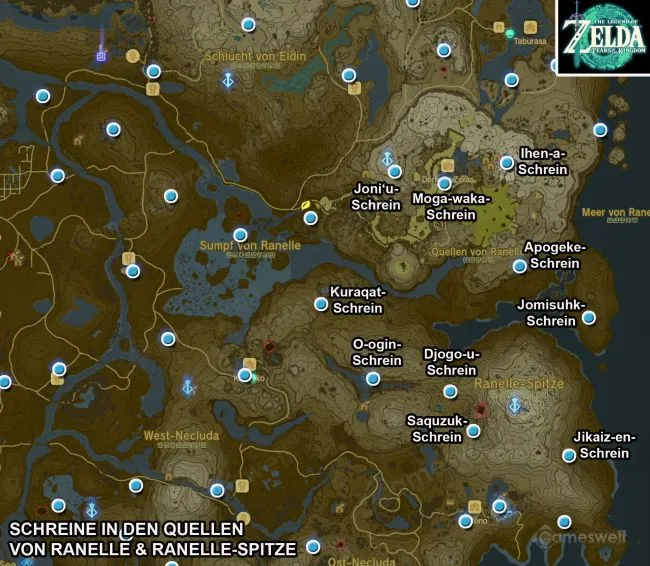Select the Kuraqat-Schrein map marker
The width and height of the screenshot is (650, 566).
322,303
